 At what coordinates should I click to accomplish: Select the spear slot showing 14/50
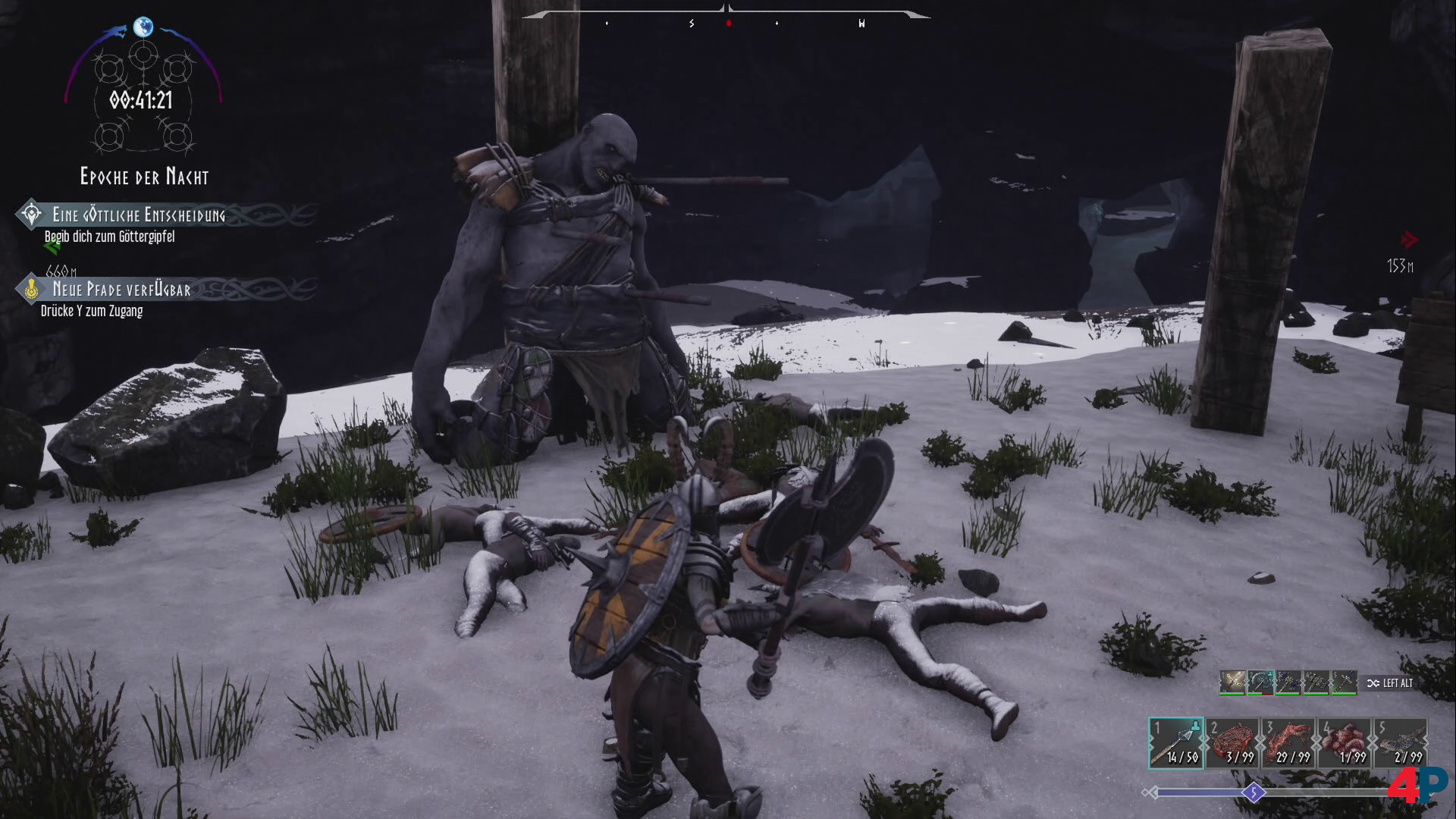pos(1176,743)
